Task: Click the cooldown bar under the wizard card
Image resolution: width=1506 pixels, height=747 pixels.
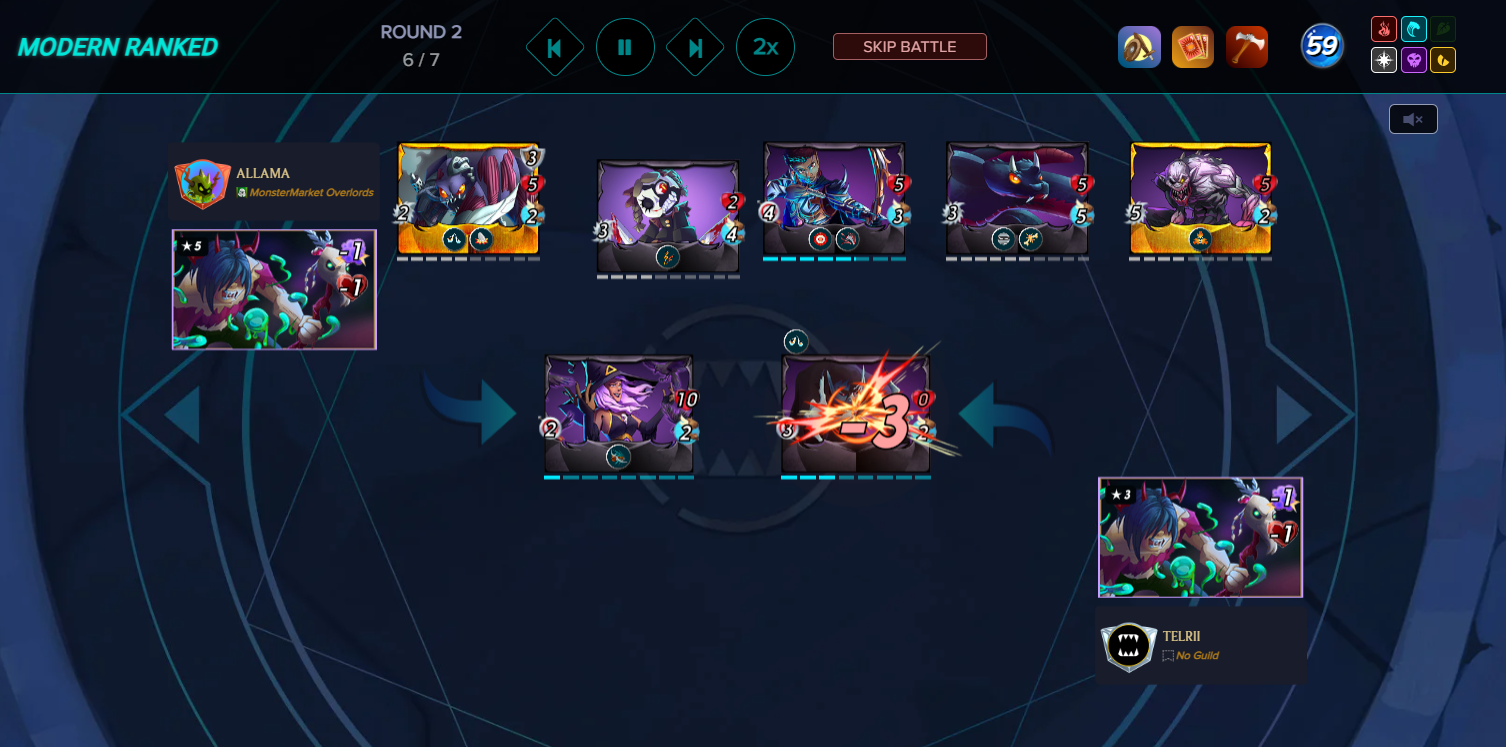Action: pyautogui.click(x=619, y=478)
